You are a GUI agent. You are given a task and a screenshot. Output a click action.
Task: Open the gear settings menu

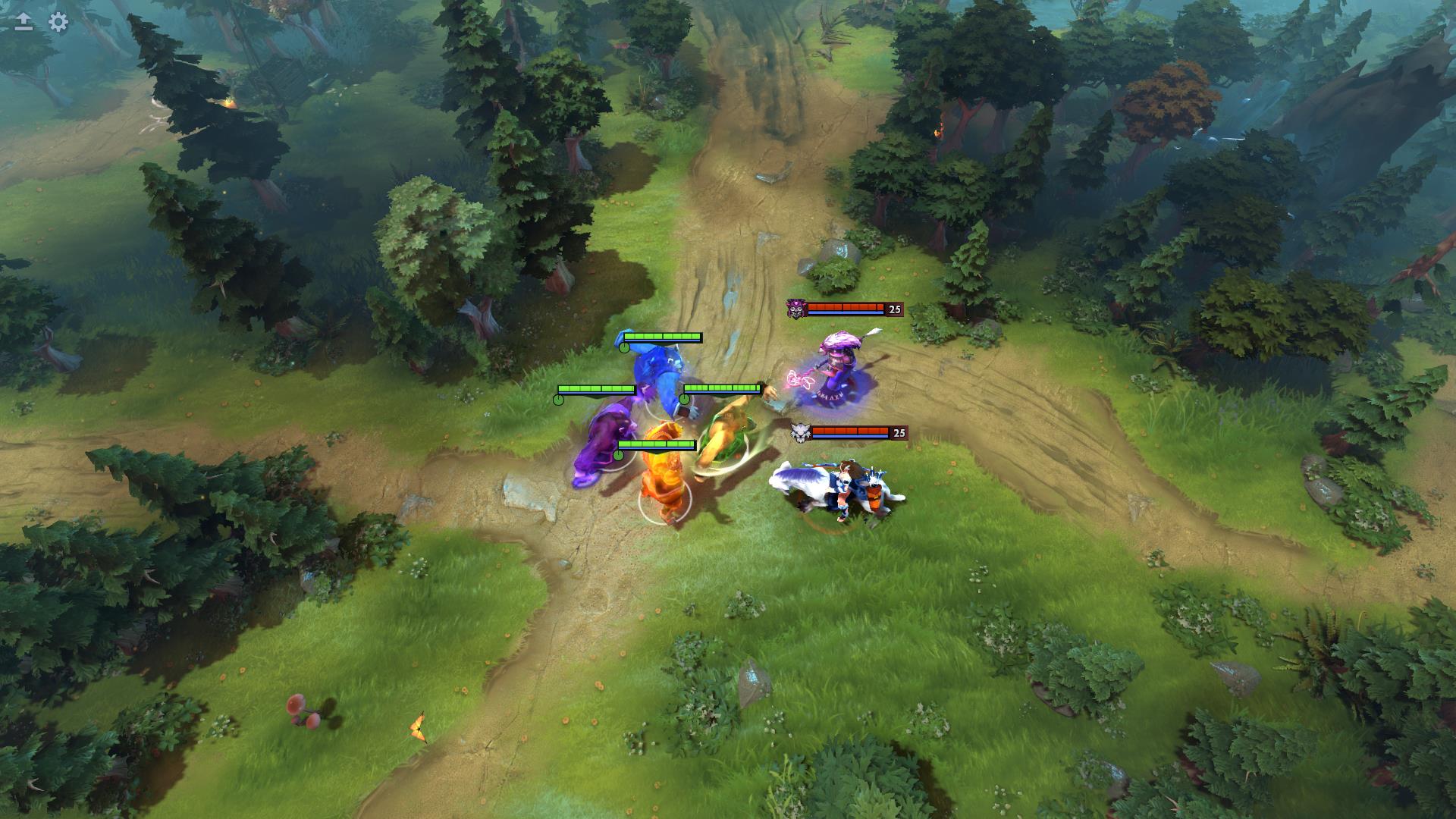pos(58,22)
